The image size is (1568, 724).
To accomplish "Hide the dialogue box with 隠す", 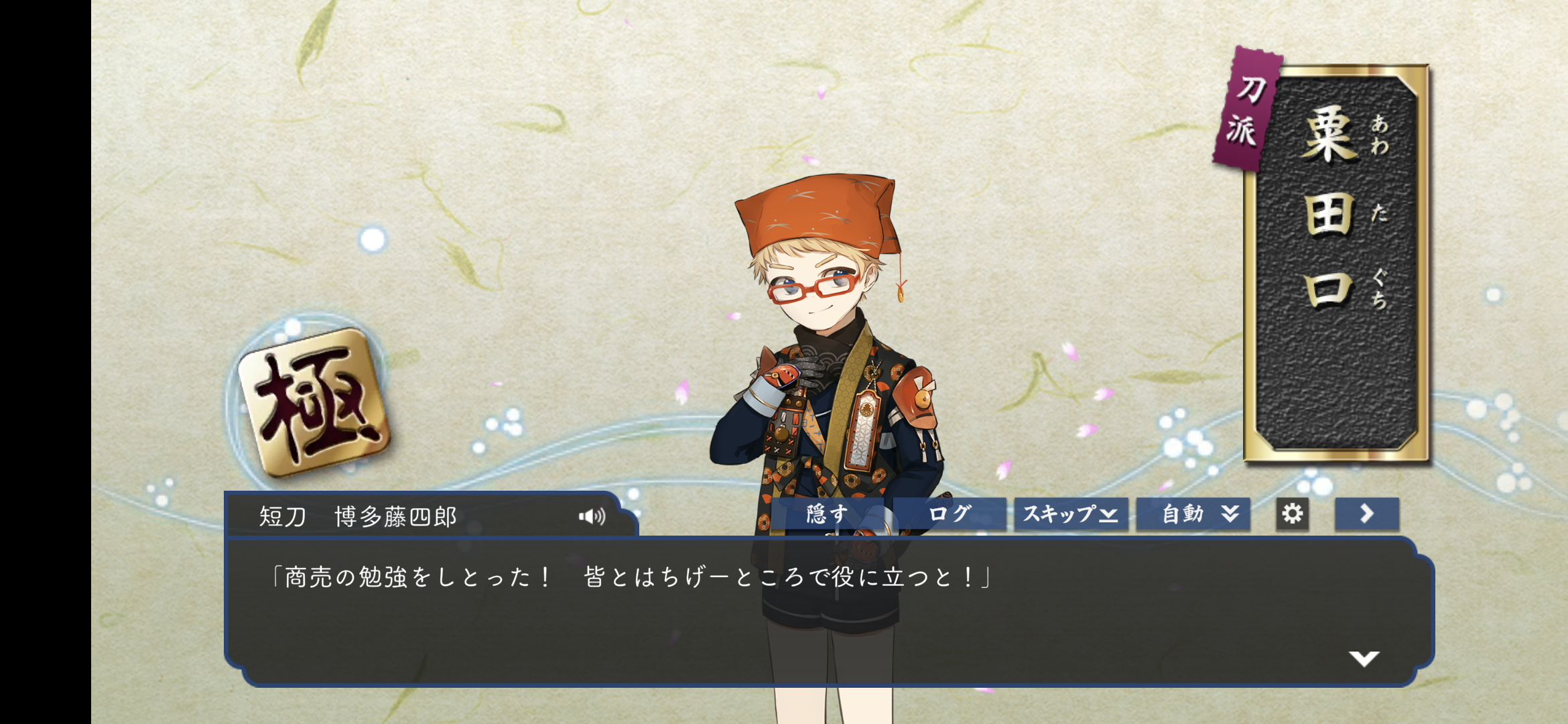I will 828,514.
